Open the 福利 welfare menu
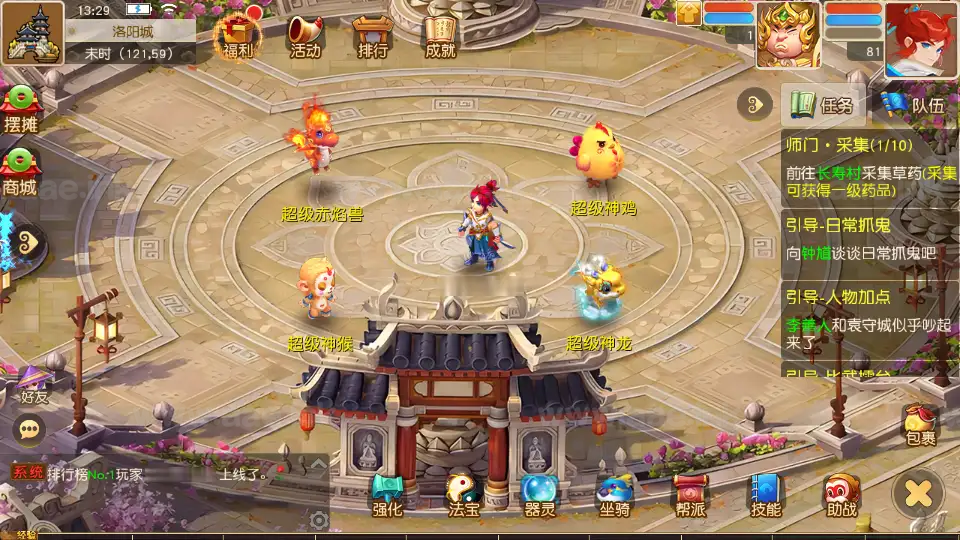This screenshot has width=960, height=540. [237, 37]
